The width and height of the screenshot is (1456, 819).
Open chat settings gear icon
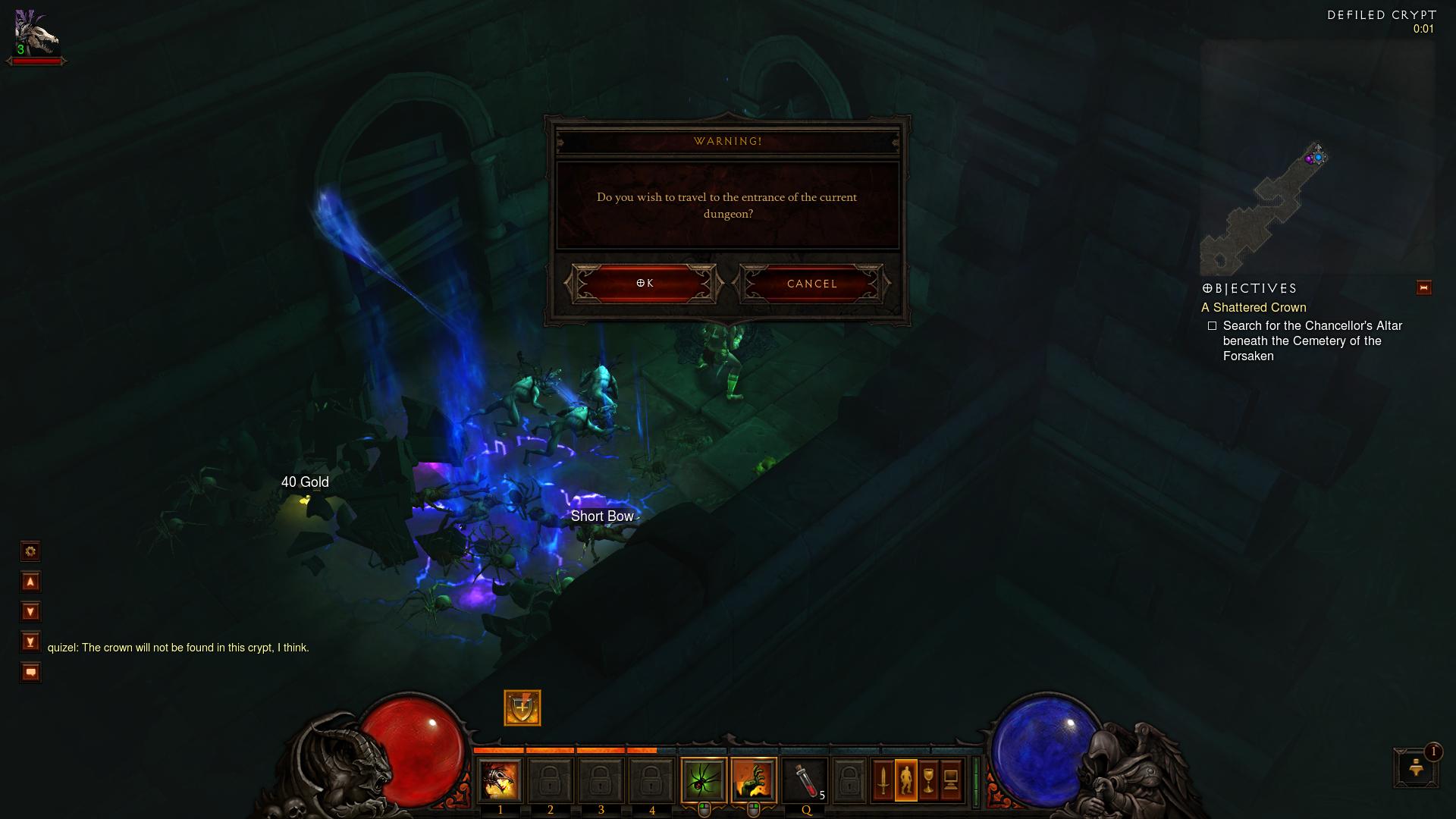(30, 551)
